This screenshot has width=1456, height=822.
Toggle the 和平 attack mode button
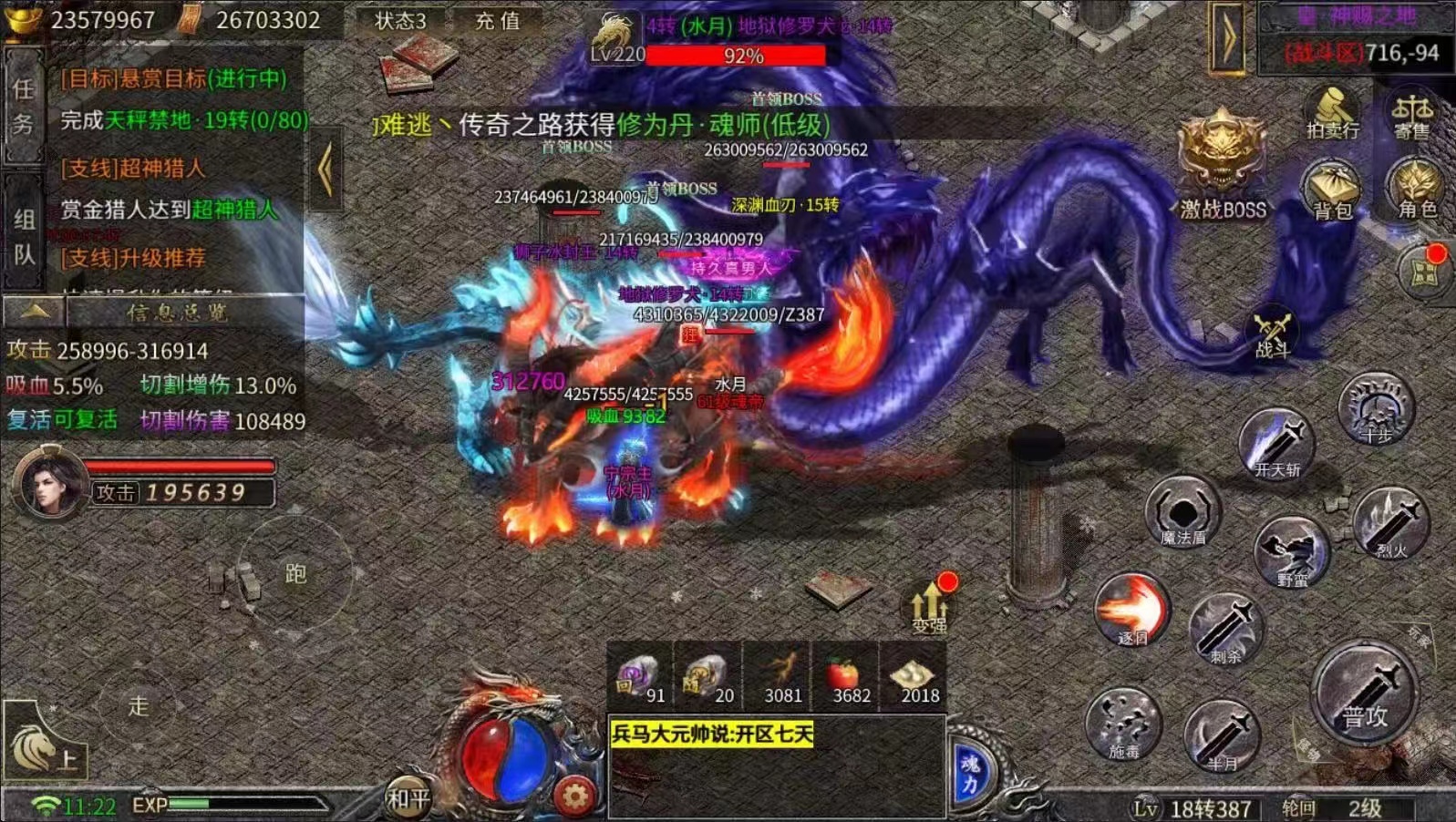[x=408, y=798]
